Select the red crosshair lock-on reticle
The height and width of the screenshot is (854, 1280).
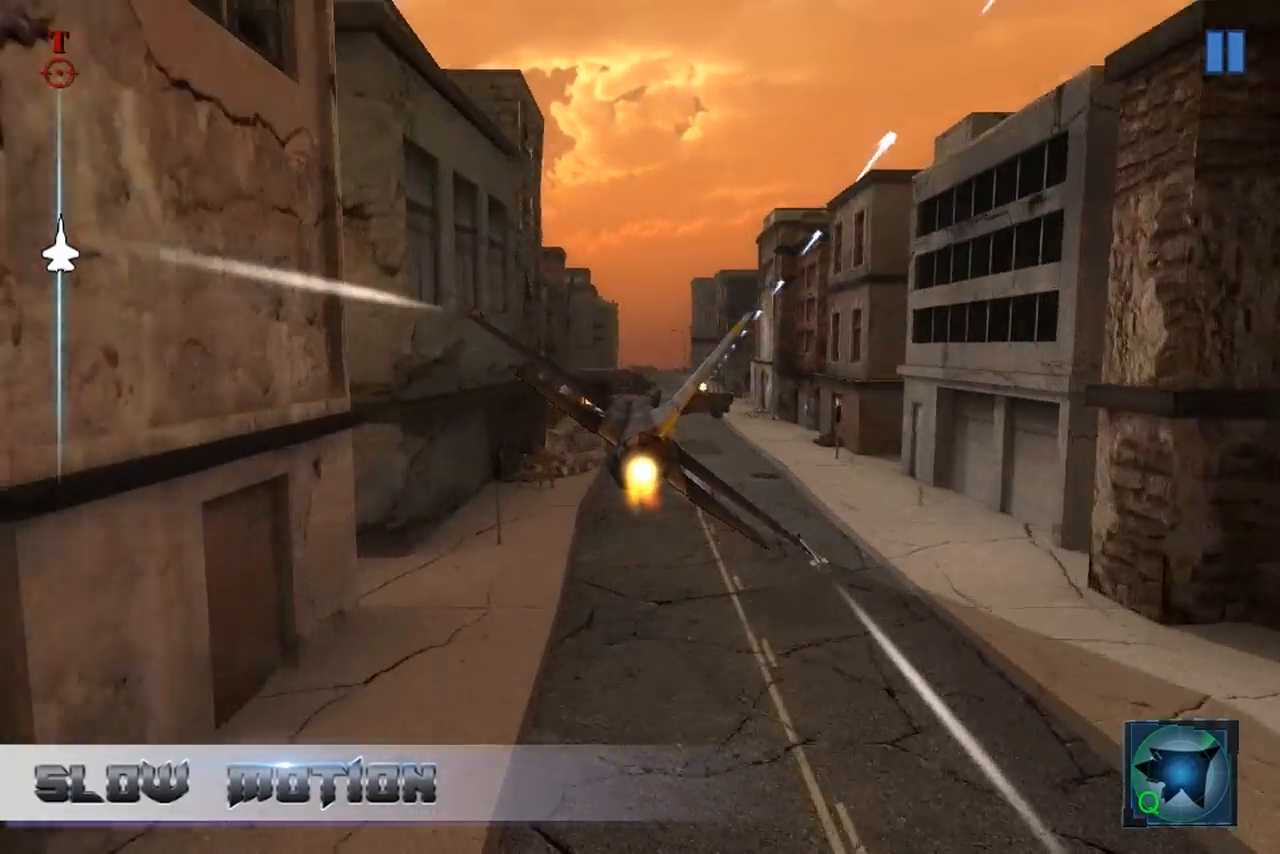[x=59, y=72]
